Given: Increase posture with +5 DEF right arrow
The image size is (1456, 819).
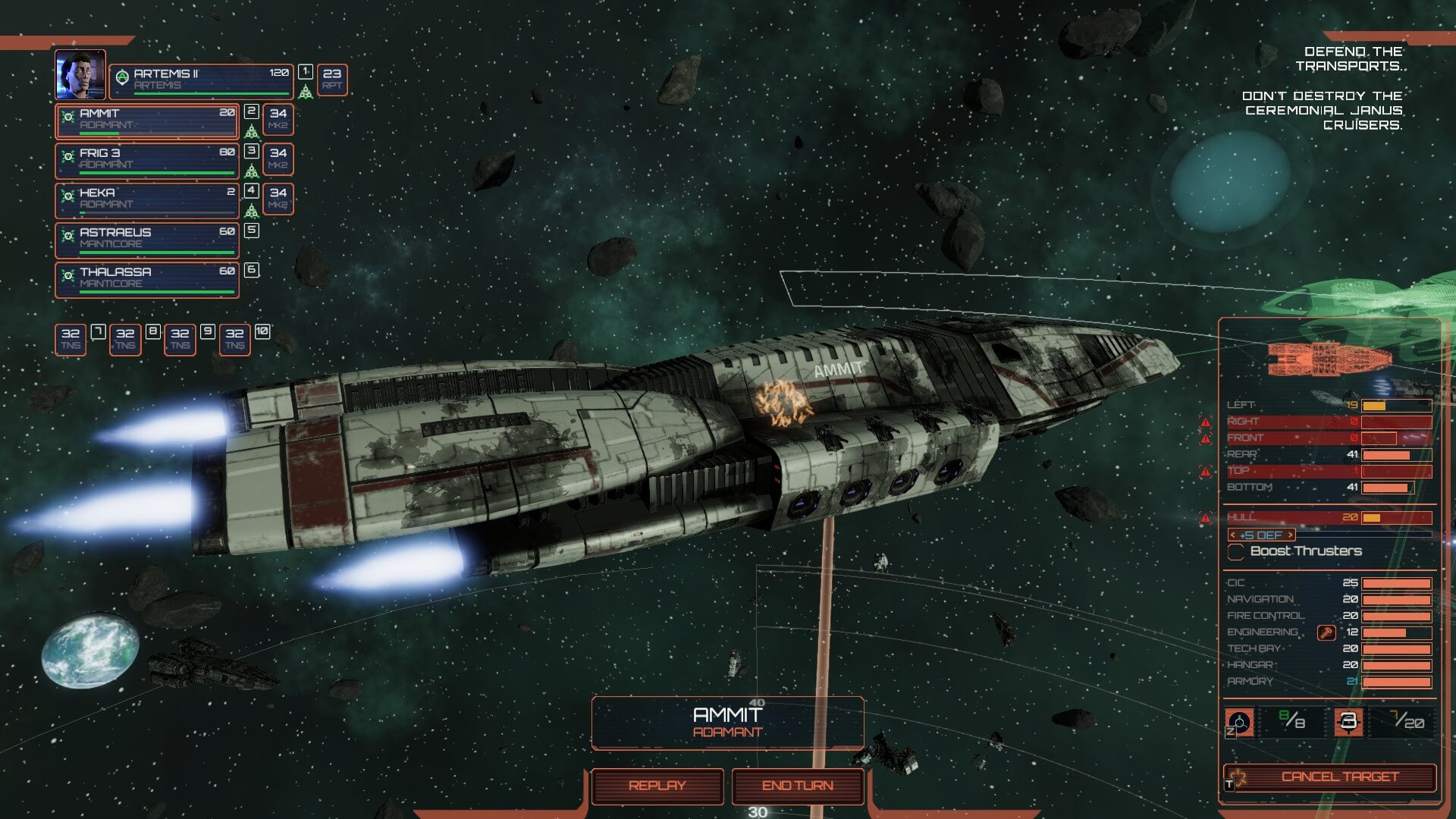Looking at the screenshot, I should 1290,535.
